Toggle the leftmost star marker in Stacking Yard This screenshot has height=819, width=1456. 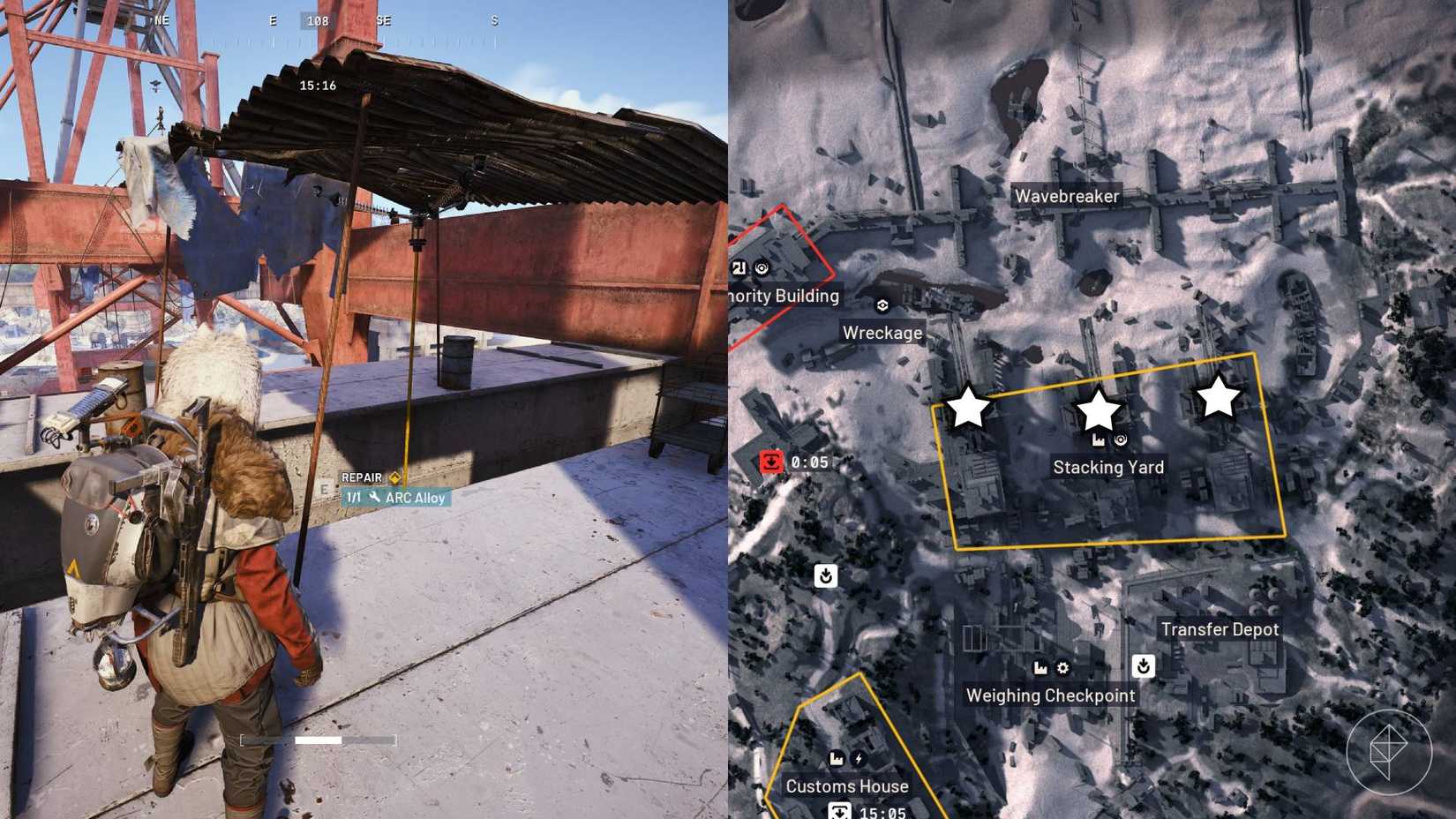pyautogui.click(x=969, y=408)
